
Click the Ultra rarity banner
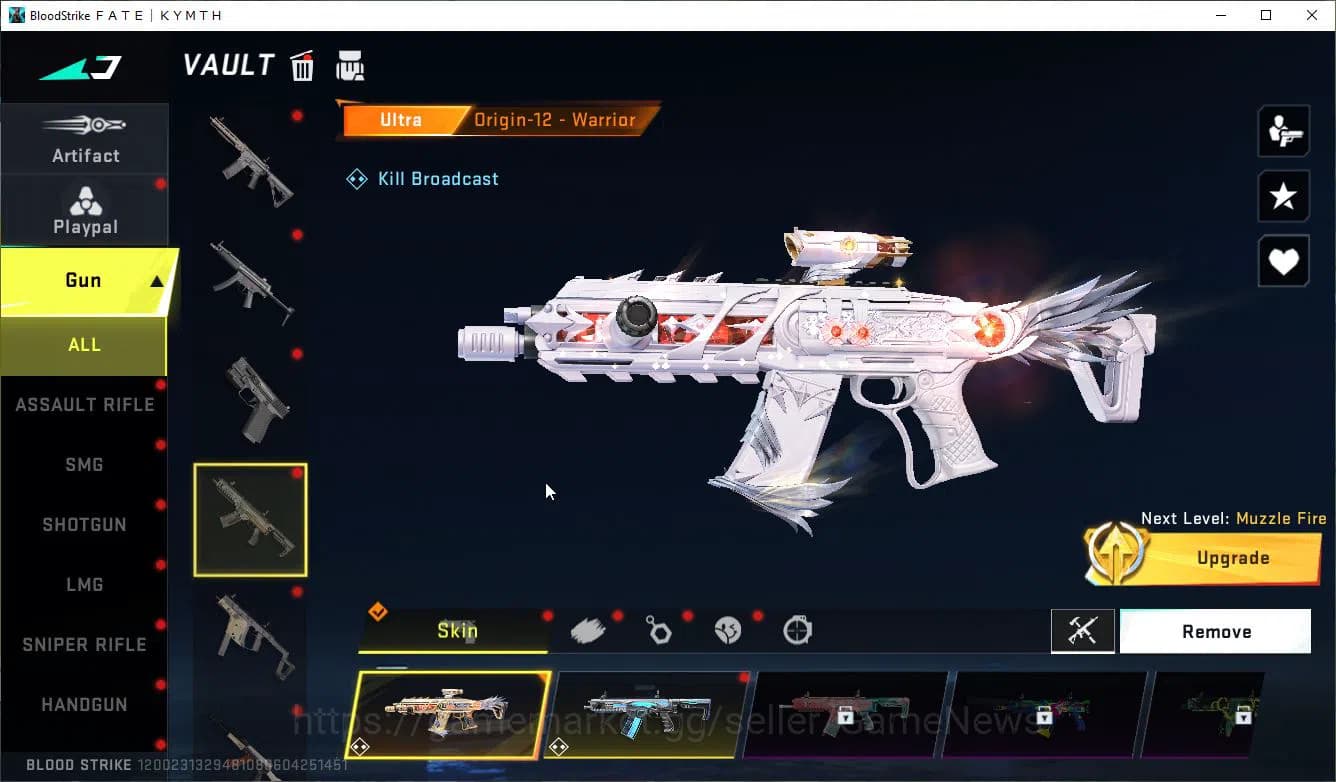(400, 119)
